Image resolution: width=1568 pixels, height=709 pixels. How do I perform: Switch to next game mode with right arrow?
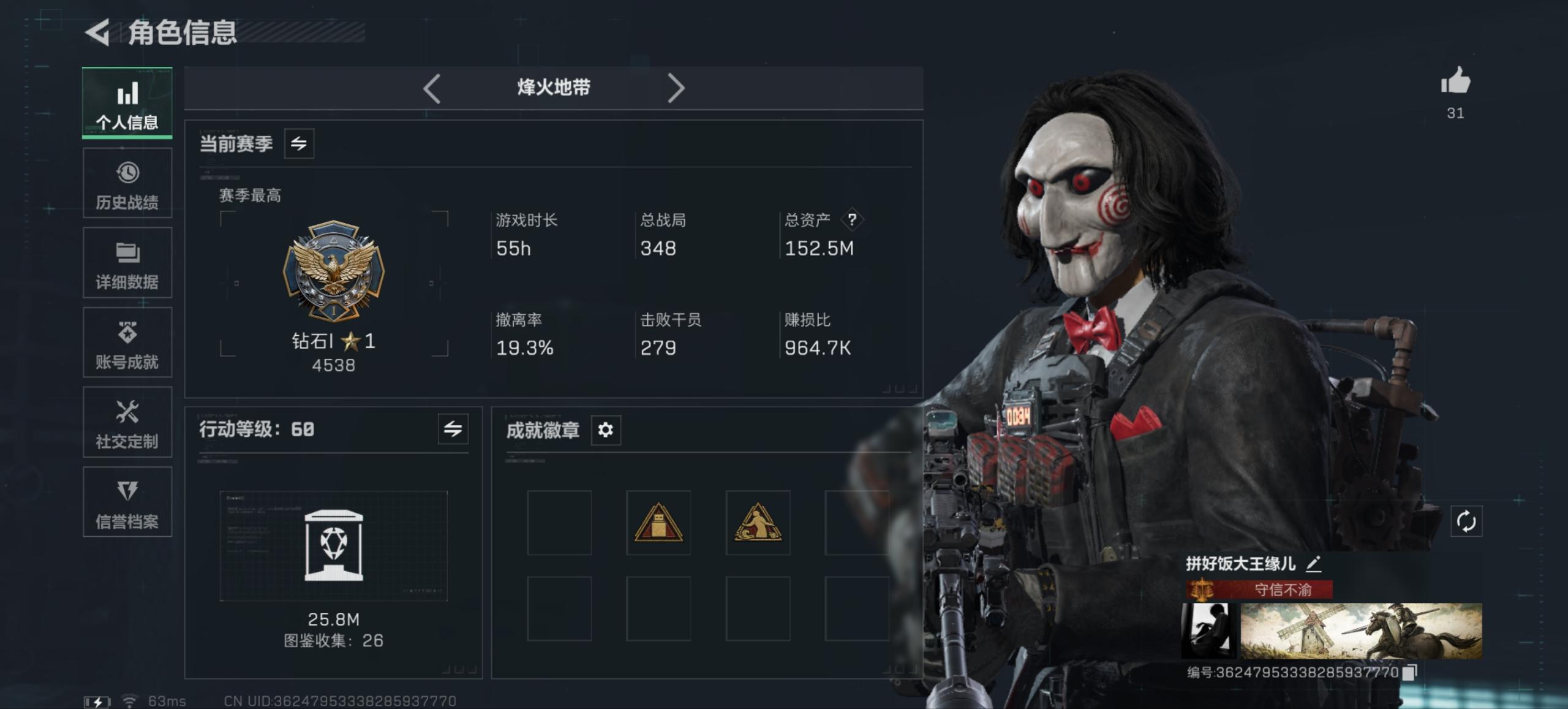coord(677,88)
